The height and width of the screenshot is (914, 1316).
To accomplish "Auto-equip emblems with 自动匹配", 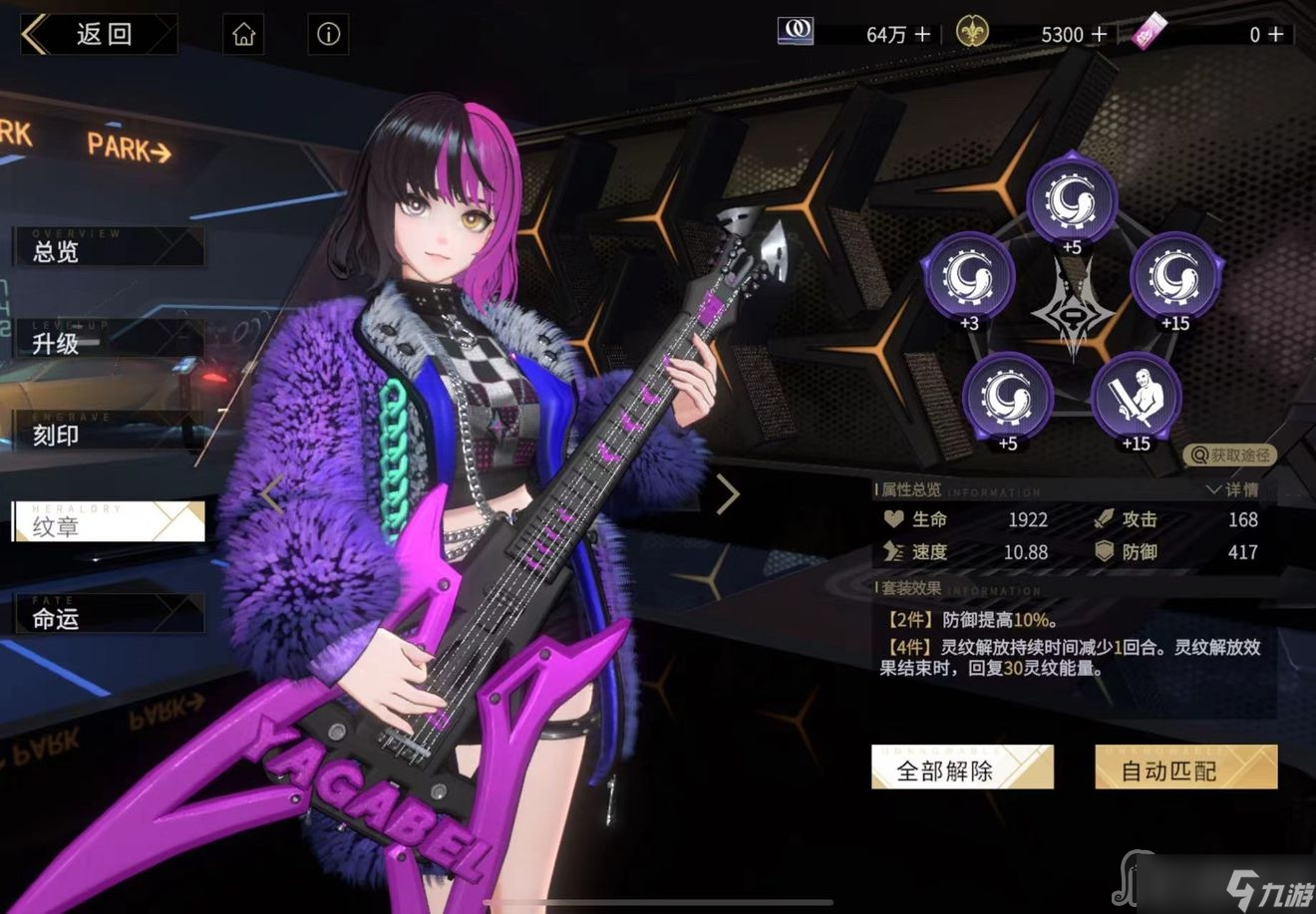I will (1185, 768).
